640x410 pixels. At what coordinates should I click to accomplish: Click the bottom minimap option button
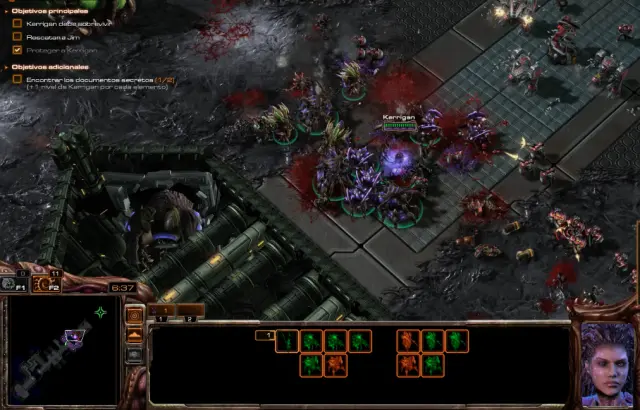[x=134, y=354]
